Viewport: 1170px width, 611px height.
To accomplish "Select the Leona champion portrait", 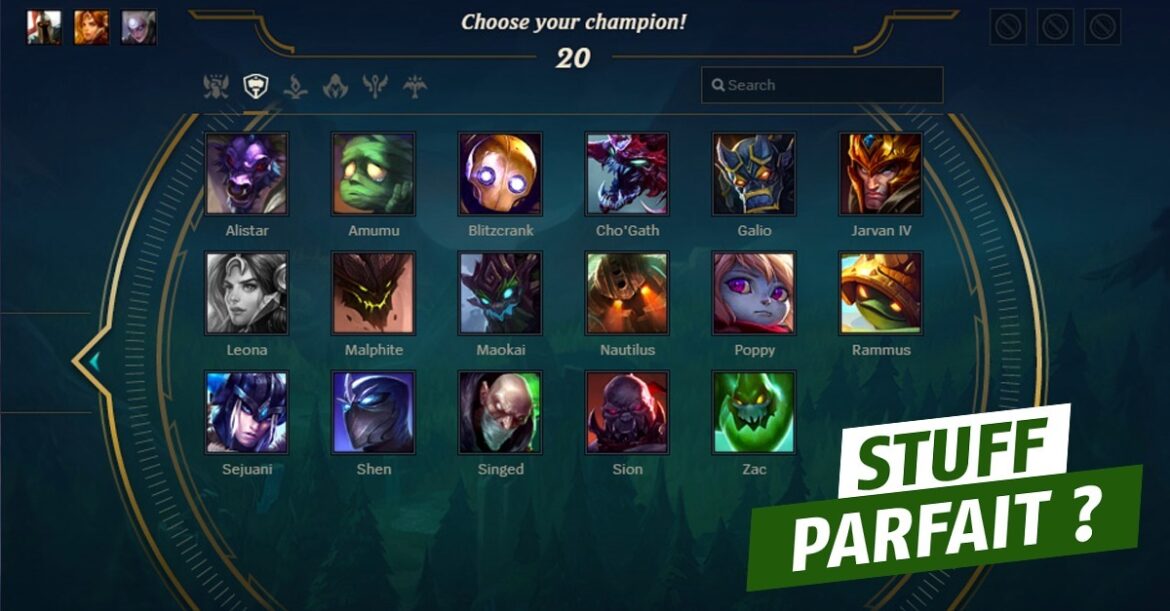I will (x=246, y=293).
